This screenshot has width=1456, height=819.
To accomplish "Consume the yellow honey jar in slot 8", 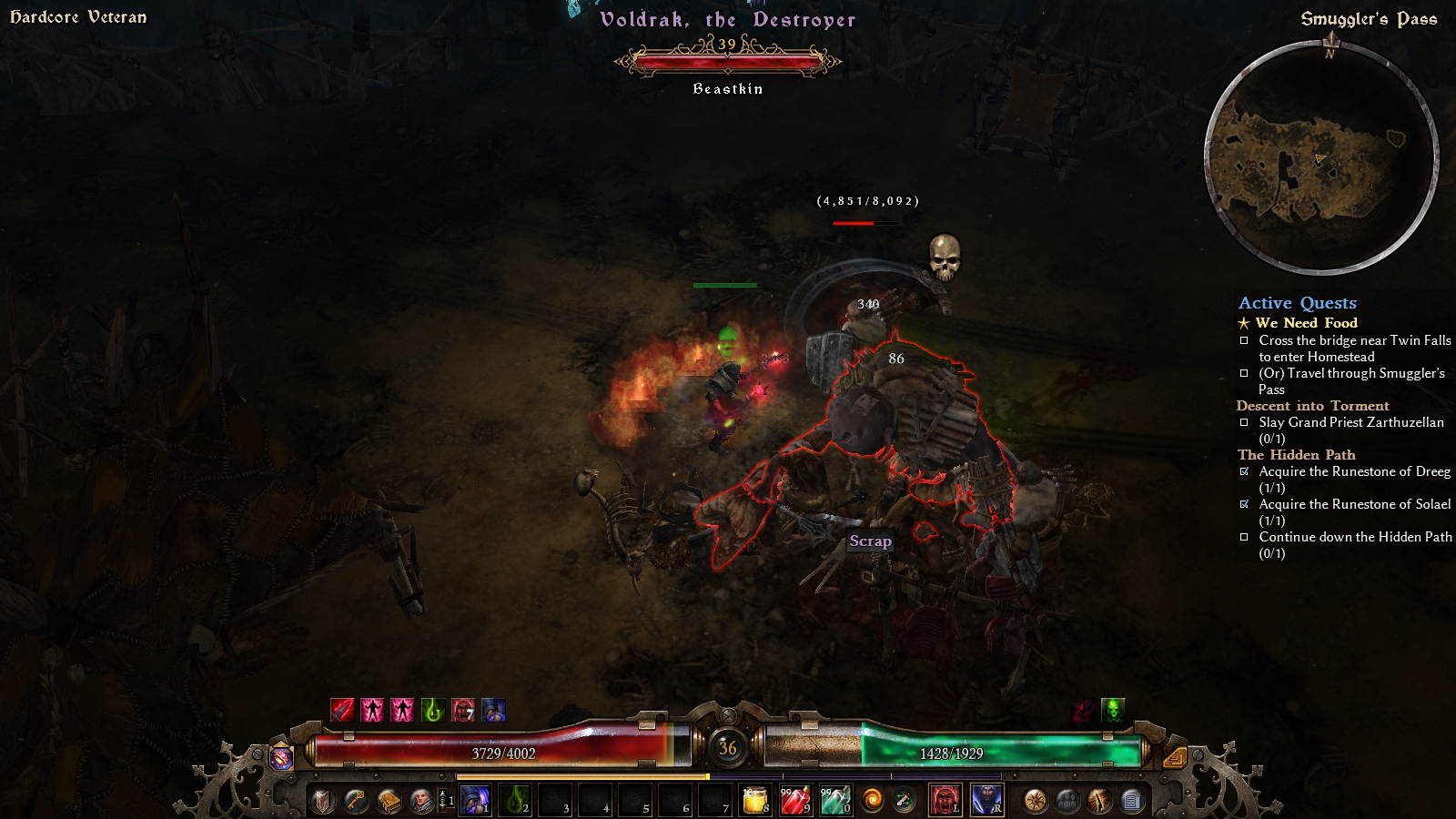I will click(x=755, y=800).
